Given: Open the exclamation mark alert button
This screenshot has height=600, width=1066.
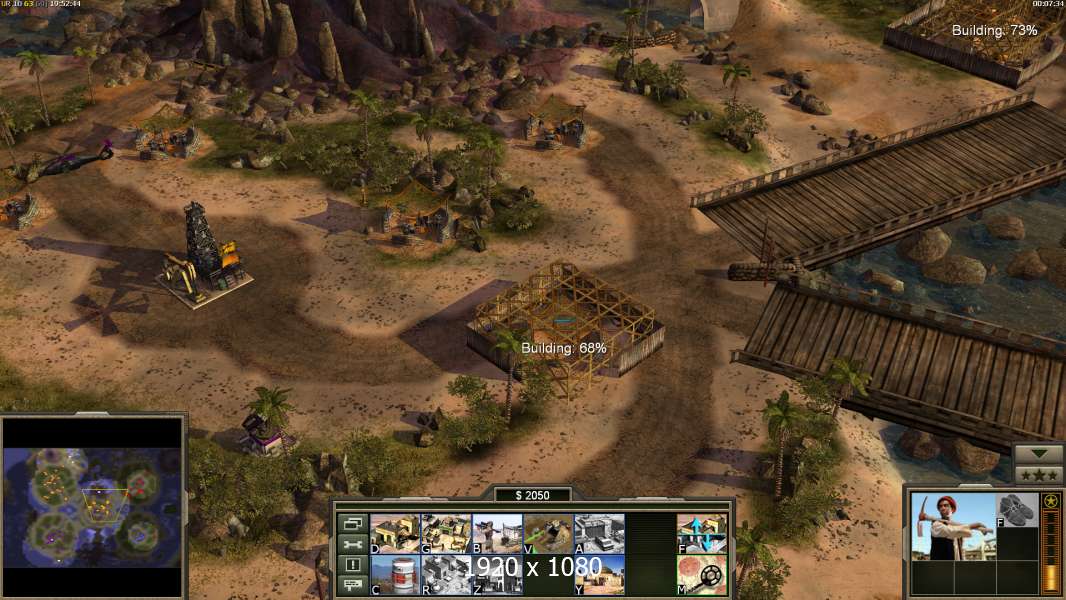Looking at the screenshot, I should (352, 565).
